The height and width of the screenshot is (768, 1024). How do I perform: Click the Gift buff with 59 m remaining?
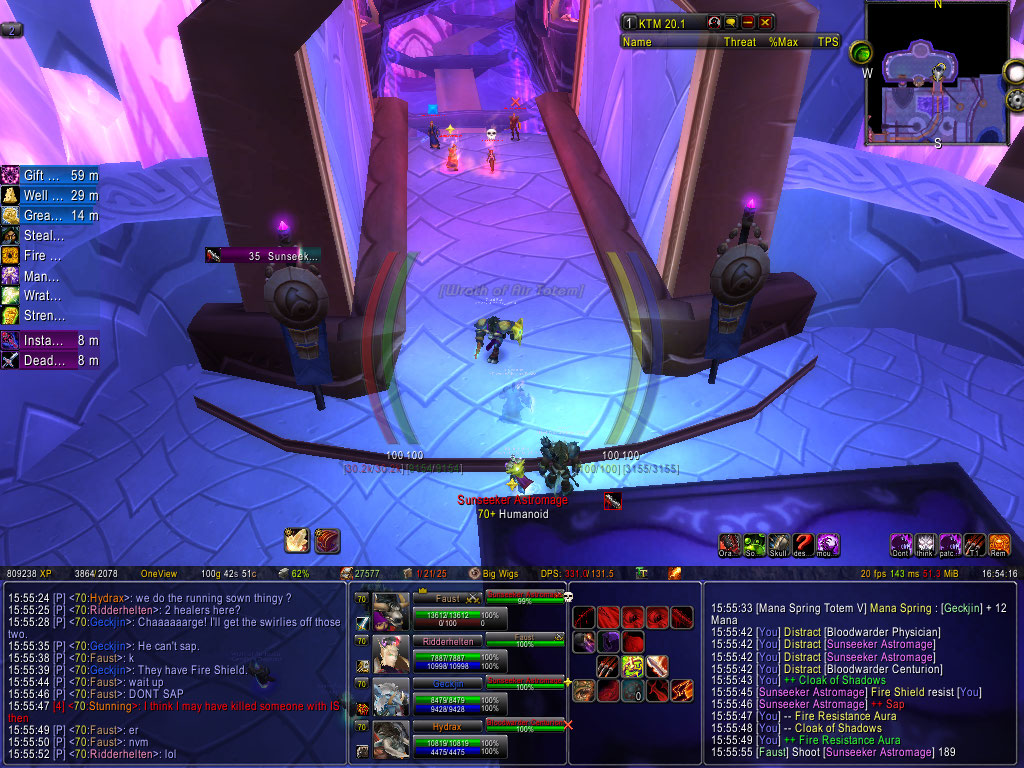click(50, 175)
